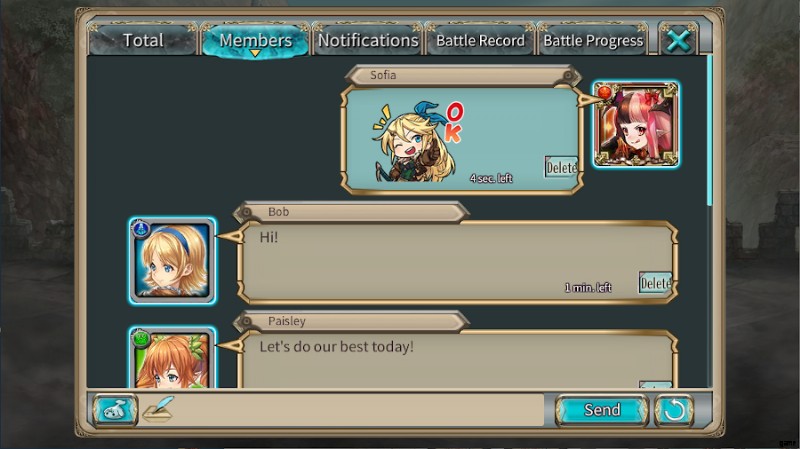The width and height of the screenshot is (800, 449).
Task: Open Bob's blonde character portrait
Action: pyautogui.click(x=172, y=260)
